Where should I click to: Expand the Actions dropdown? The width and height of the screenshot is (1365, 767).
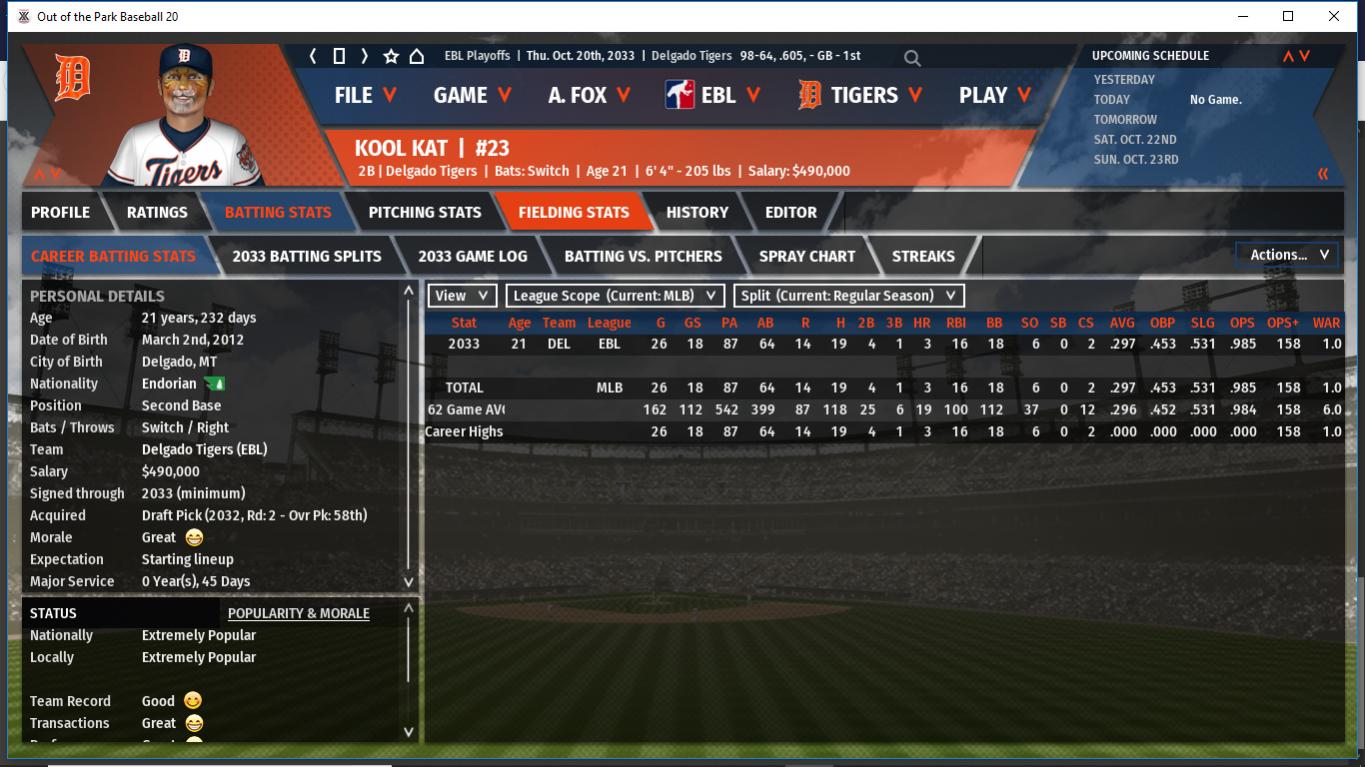[x=1288, y=255]
